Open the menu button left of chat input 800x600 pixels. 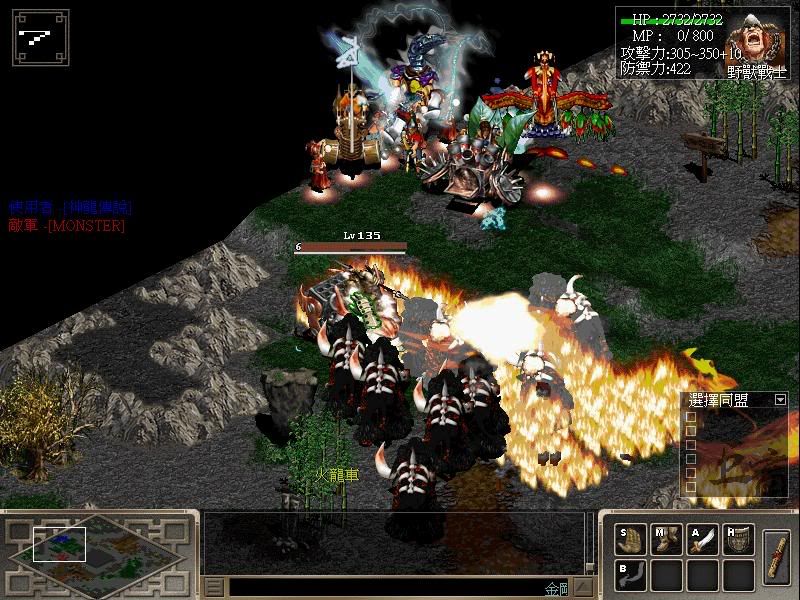click(x=214, y=587)
